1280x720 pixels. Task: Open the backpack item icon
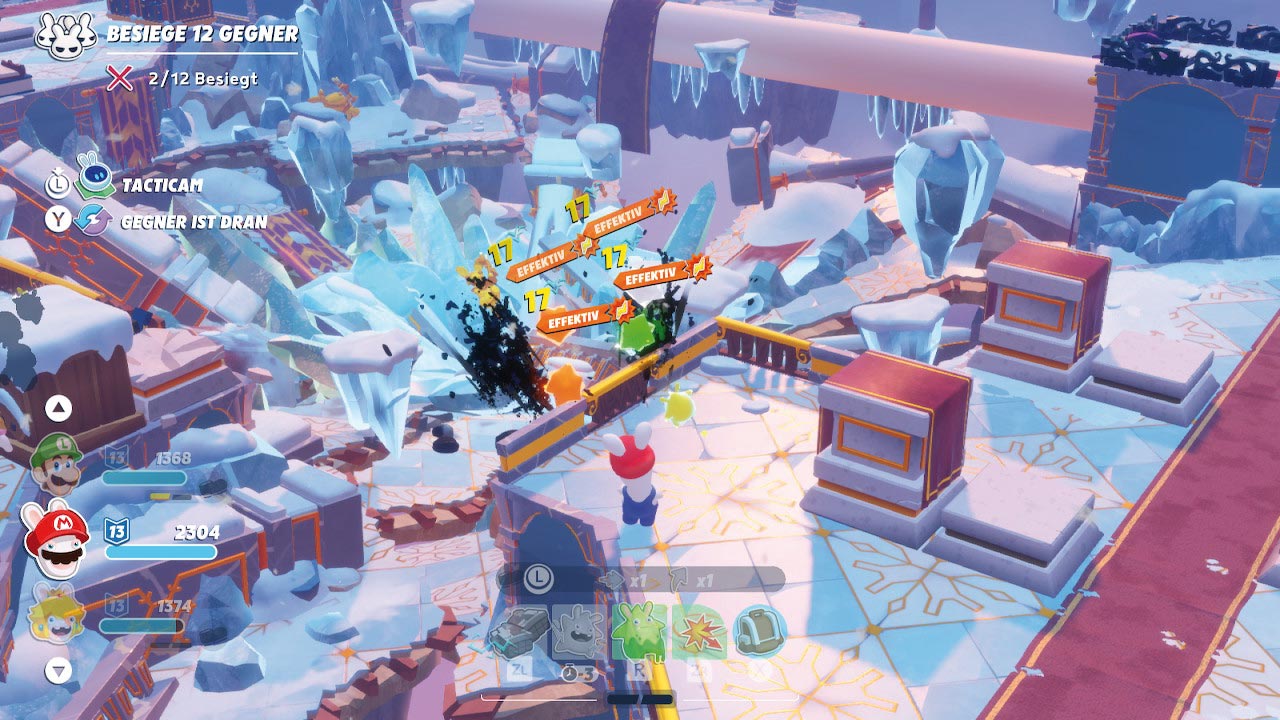(759, 632)
